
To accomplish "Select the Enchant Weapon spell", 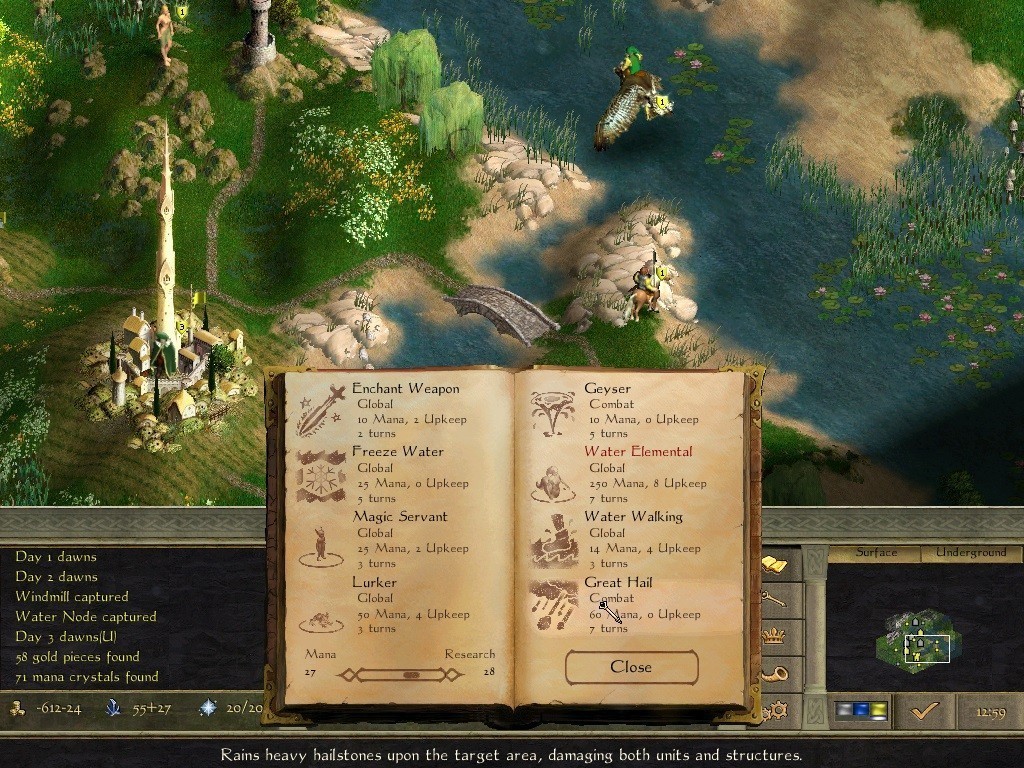I will 405,389.
